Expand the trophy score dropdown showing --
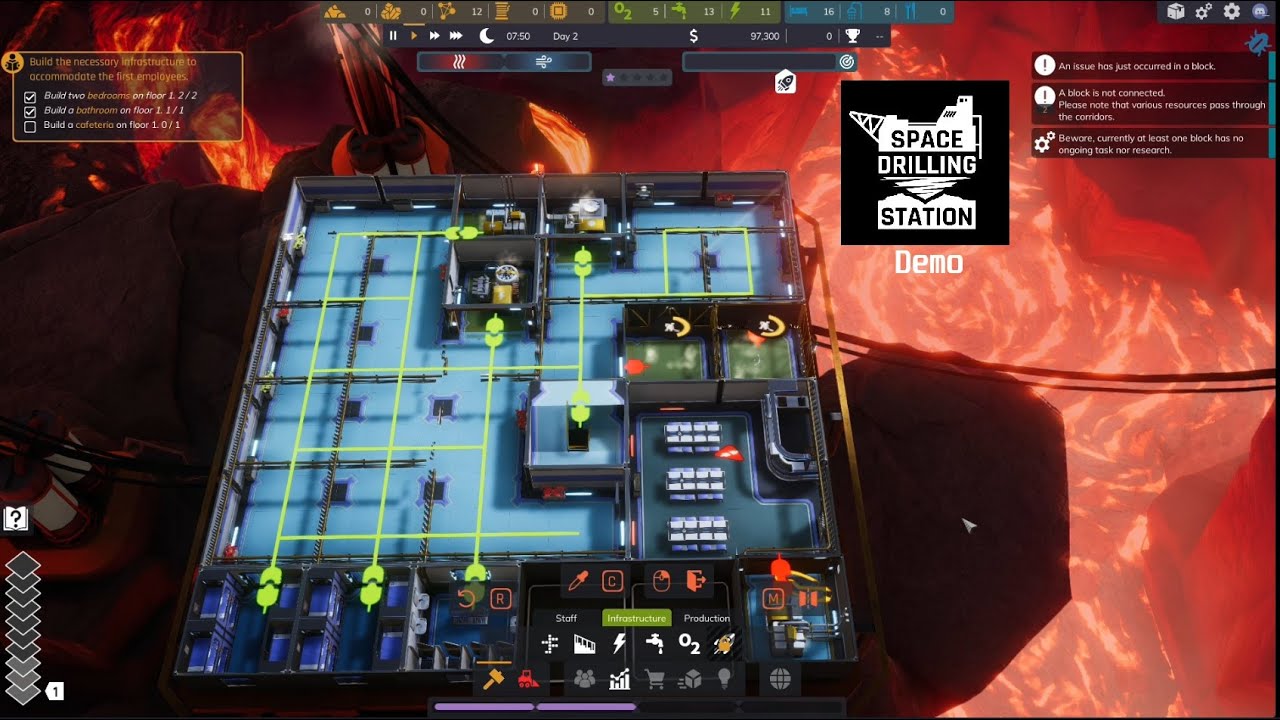The height and width of the screenshot is (720, 1280). (879, 36)
